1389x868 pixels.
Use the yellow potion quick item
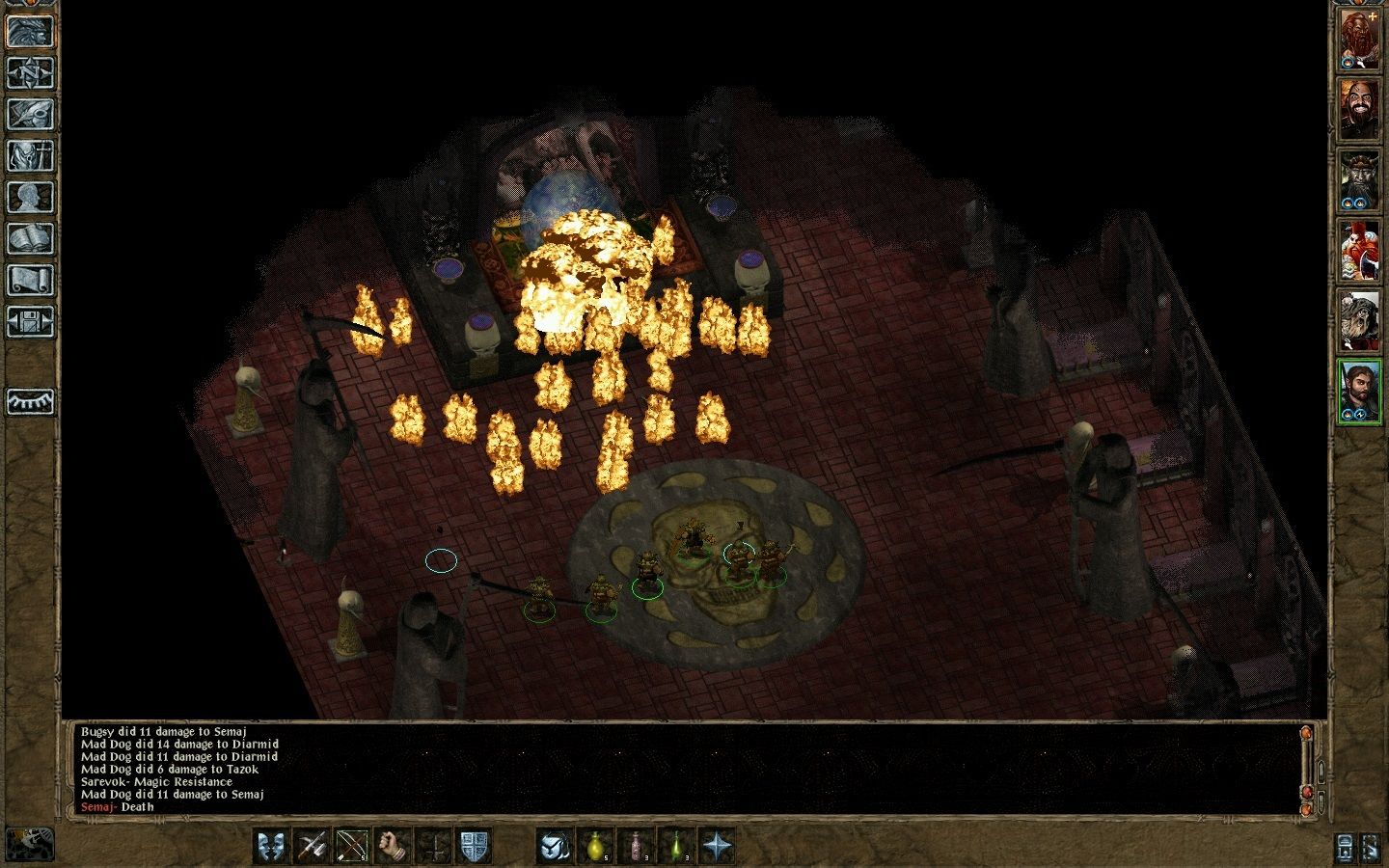[x=595, y=846]
